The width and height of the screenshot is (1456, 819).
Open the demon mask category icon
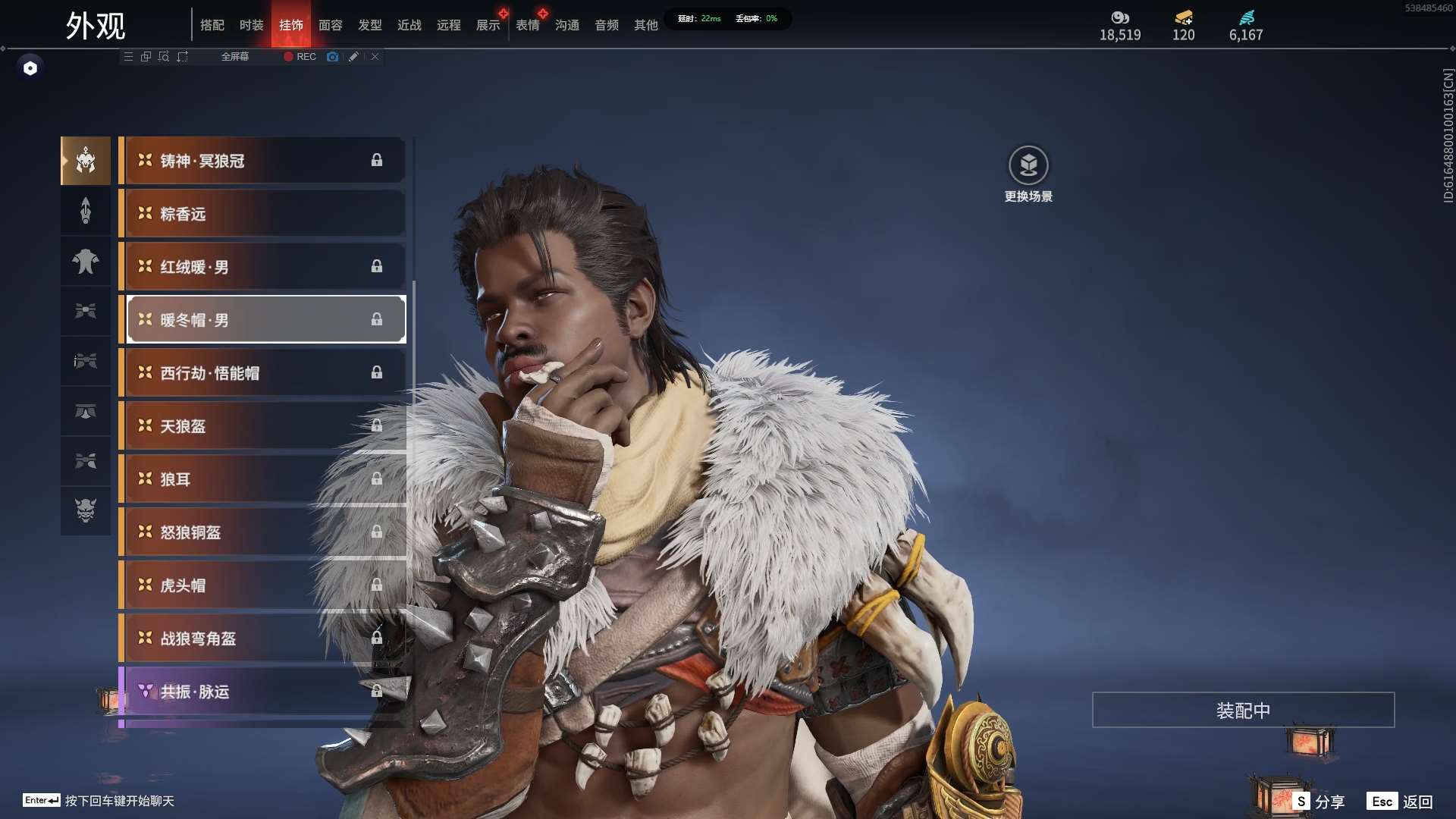pyautogui.click(x=86, y=510)
